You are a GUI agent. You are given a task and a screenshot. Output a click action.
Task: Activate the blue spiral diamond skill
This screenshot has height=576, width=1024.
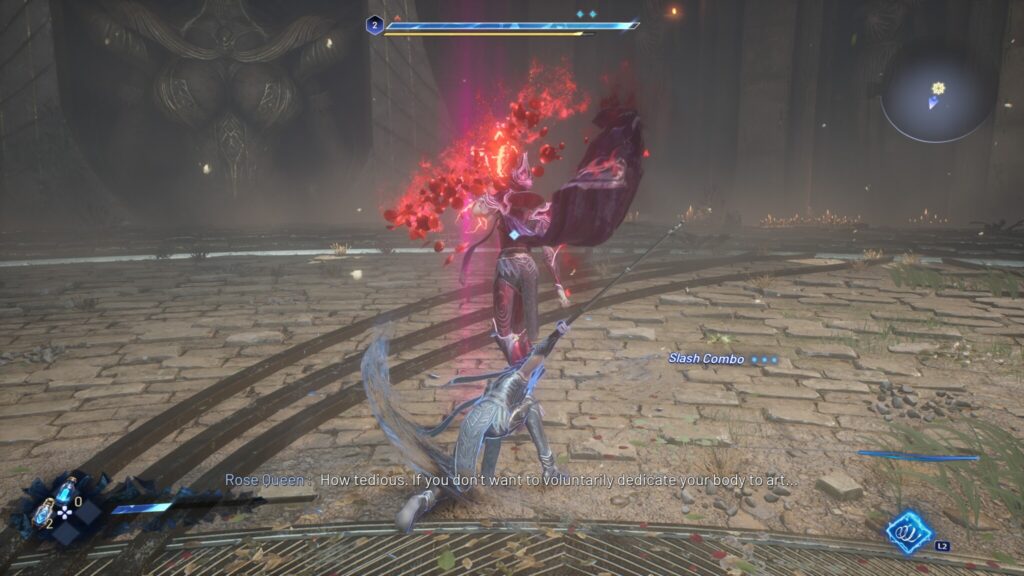tap(910, 531)
